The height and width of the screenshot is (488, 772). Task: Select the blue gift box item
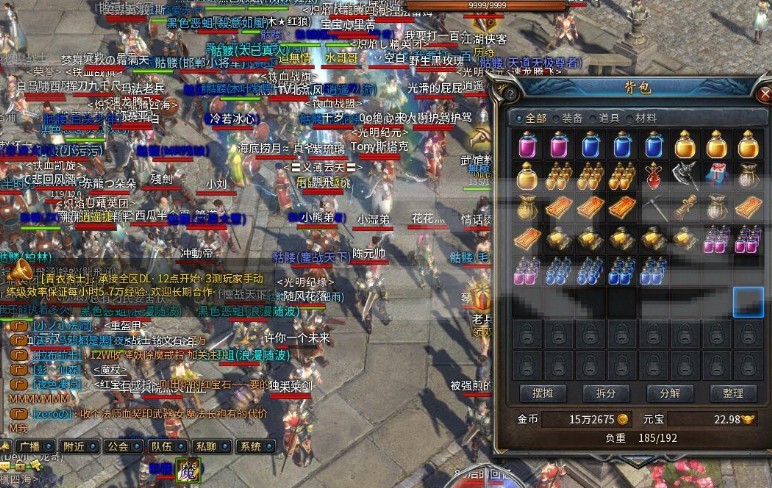pyautogui.click(x=717, y=176)
